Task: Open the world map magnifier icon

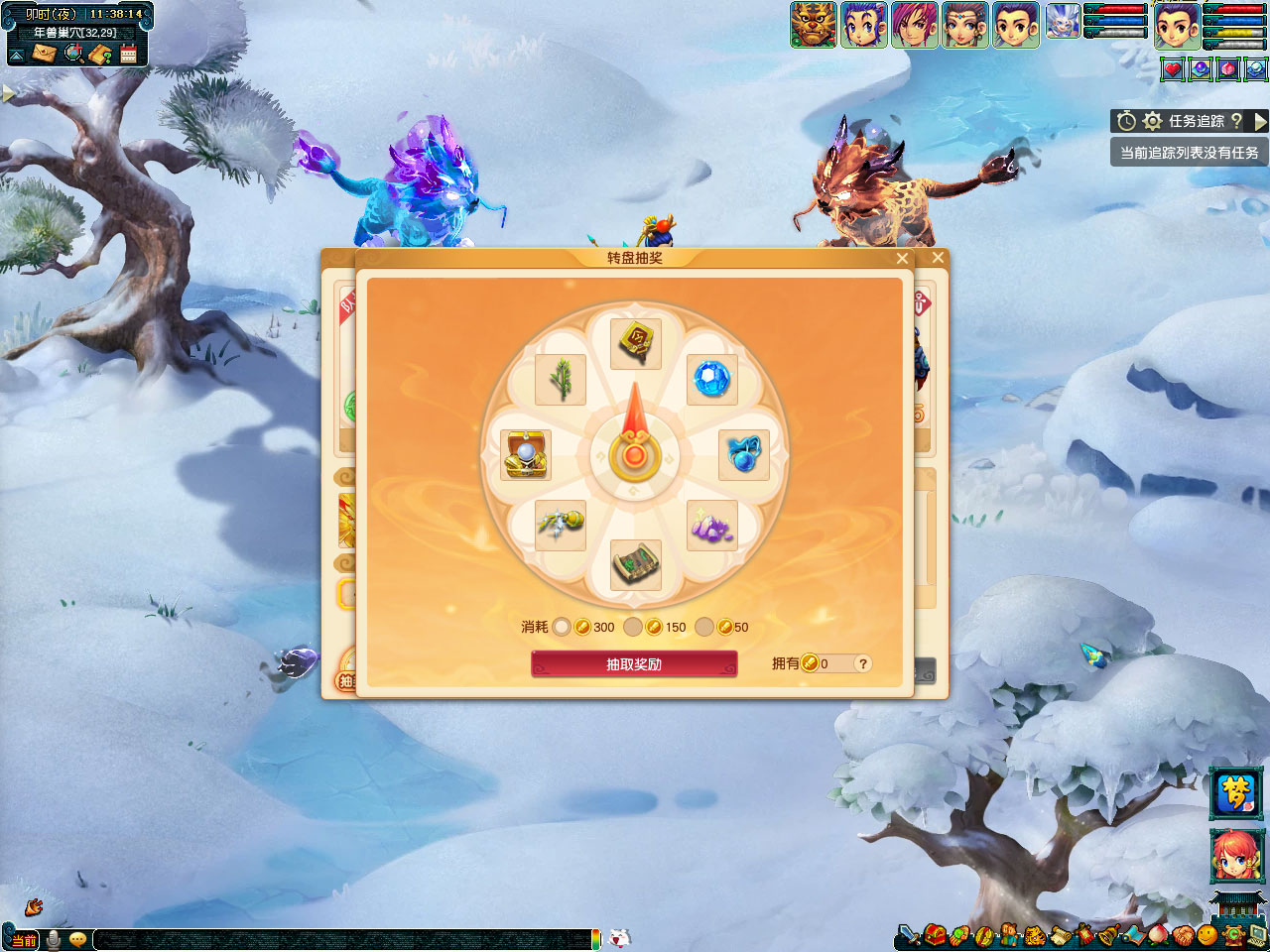Action: [x=73, y=54]
